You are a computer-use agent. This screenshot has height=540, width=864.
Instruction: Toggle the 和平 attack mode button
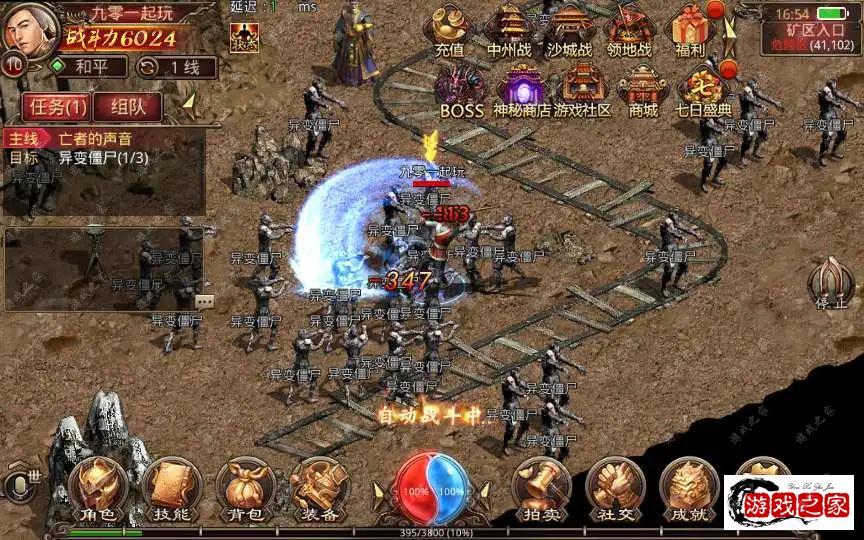(x=88, y=67)
